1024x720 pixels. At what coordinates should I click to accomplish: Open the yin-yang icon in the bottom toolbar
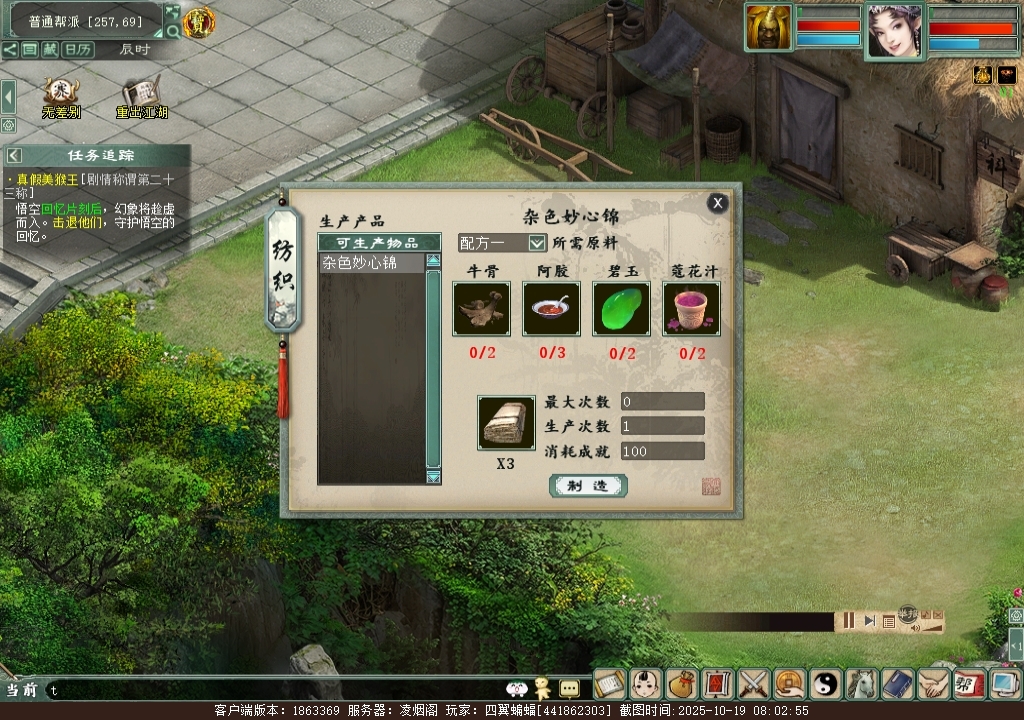(826, 684)
